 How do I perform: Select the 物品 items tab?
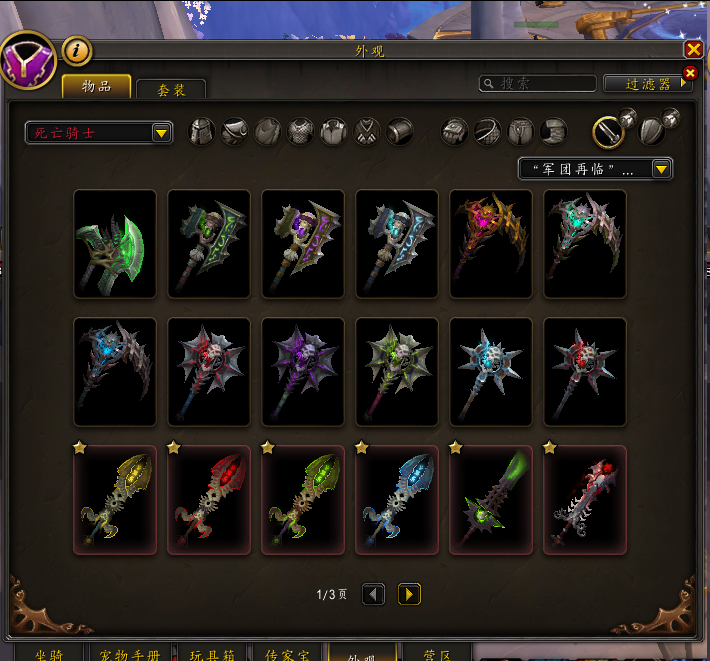click(x=96, y=87)
